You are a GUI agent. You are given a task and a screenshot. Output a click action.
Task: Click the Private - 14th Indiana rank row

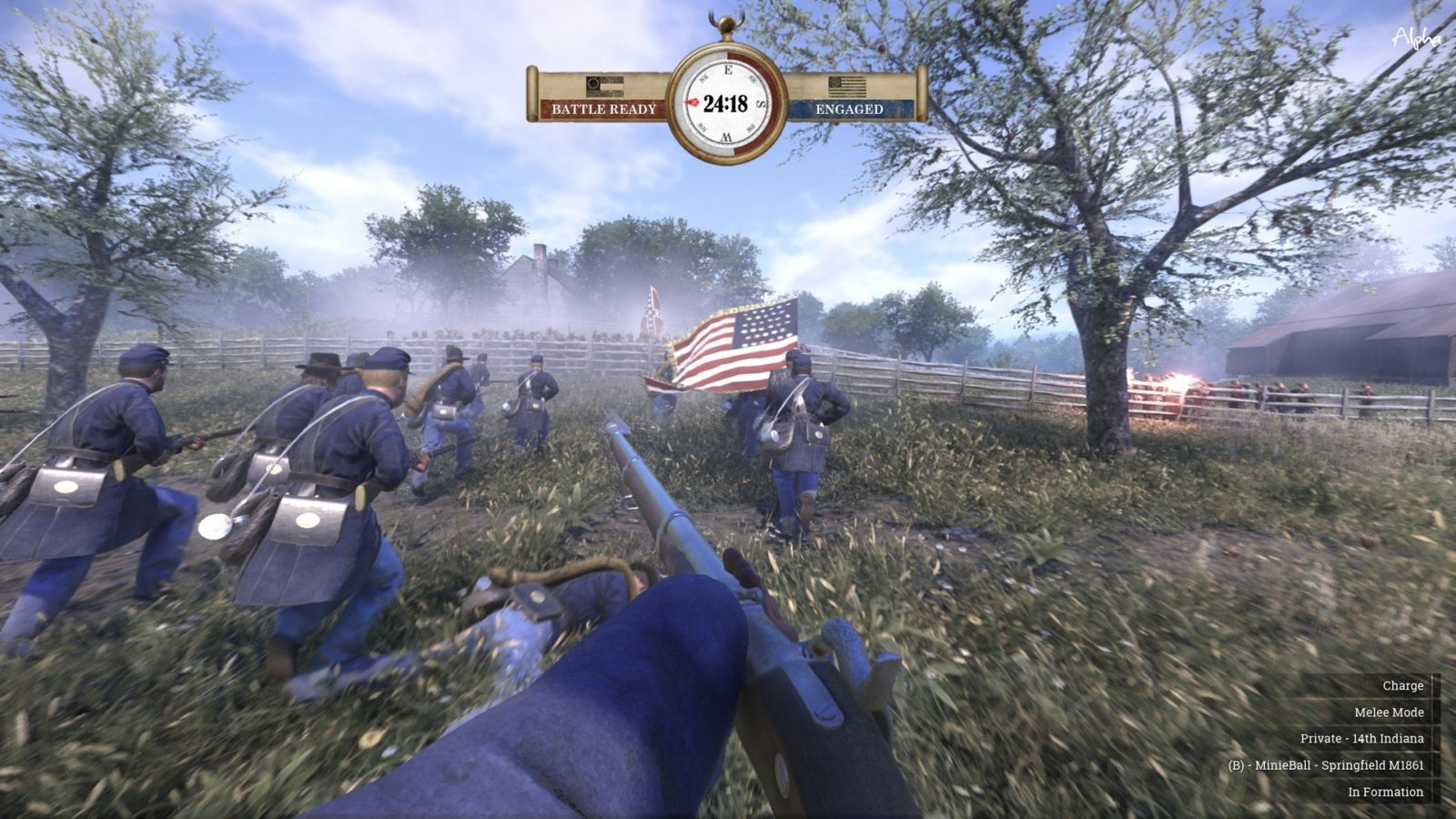tap(1361, 738)
